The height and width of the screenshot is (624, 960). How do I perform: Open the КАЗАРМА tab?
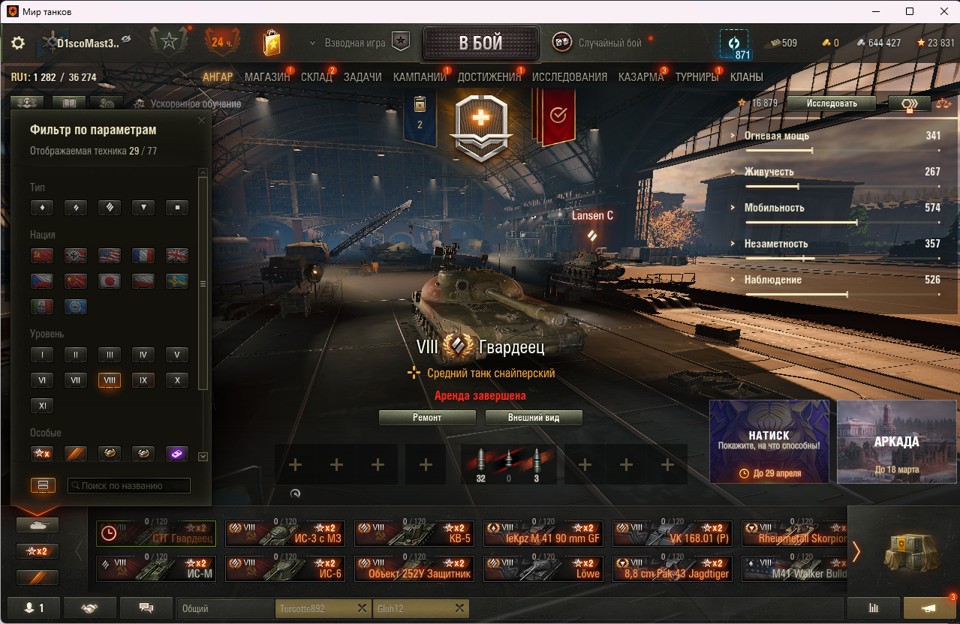click(640, 77)
